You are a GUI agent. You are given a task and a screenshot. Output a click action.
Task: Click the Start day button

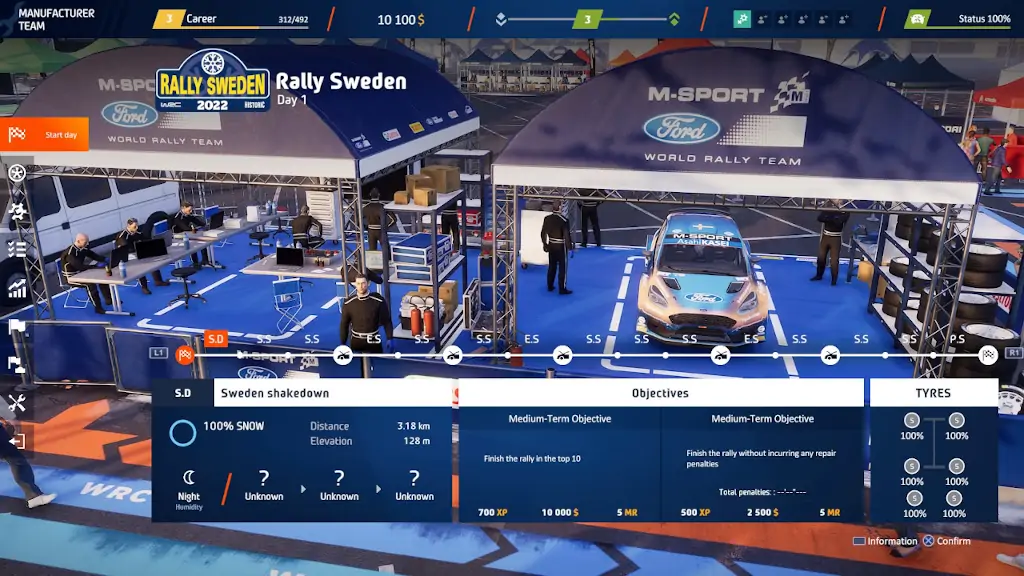45,135
